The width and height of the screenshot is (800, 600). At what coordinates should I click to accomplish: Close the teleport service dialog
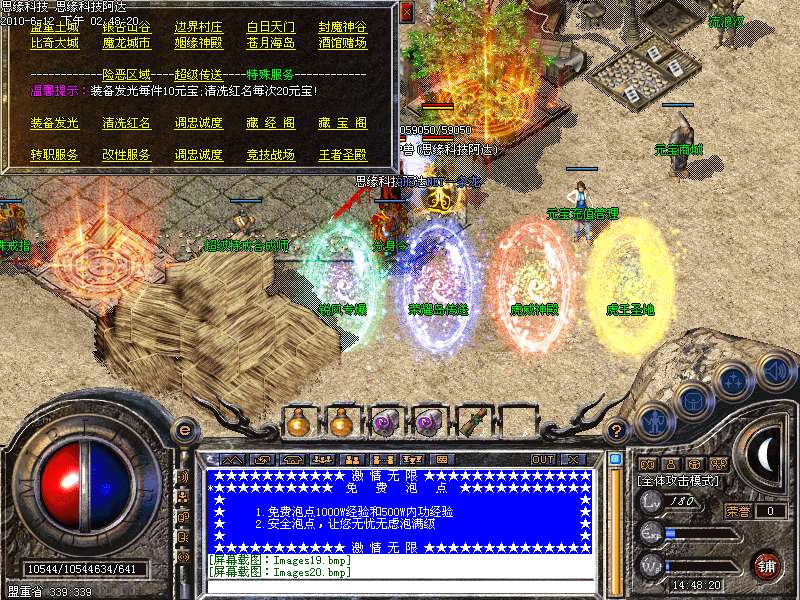point(406,12)
